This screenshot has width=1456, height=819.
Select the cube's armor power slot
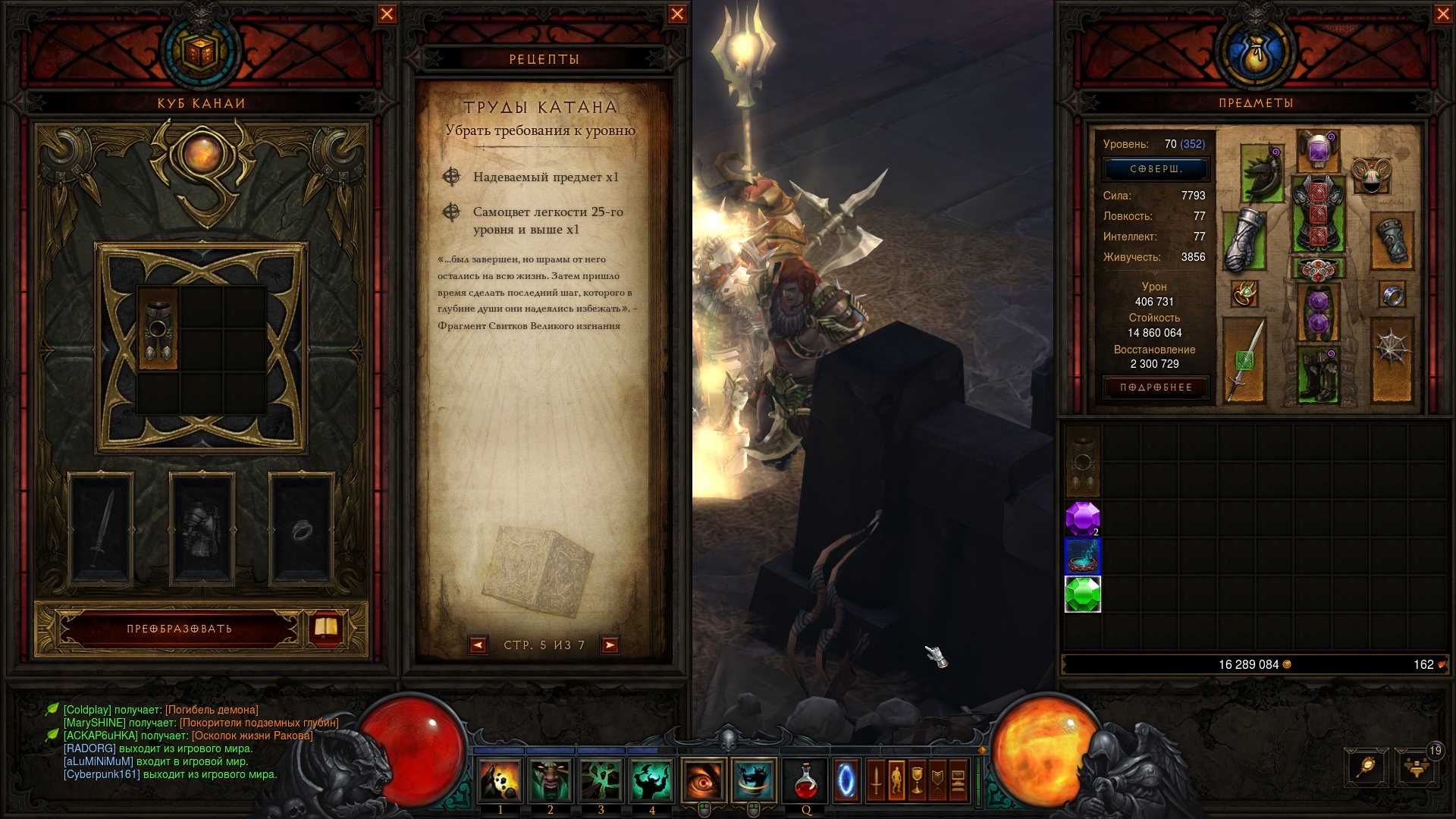click(202, 529)
